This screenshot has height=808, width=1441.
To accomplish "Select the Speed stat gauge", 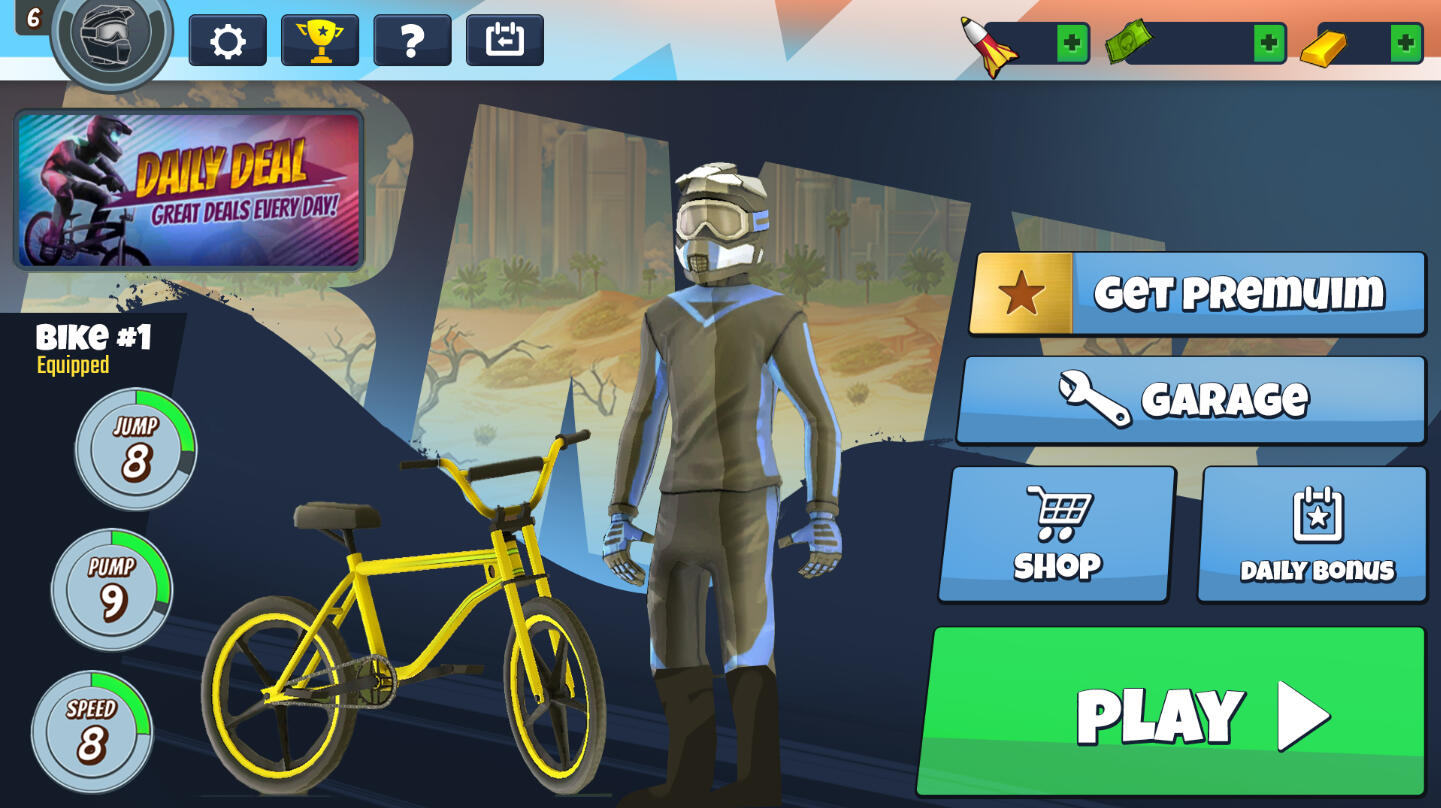I will click(92, 731).
